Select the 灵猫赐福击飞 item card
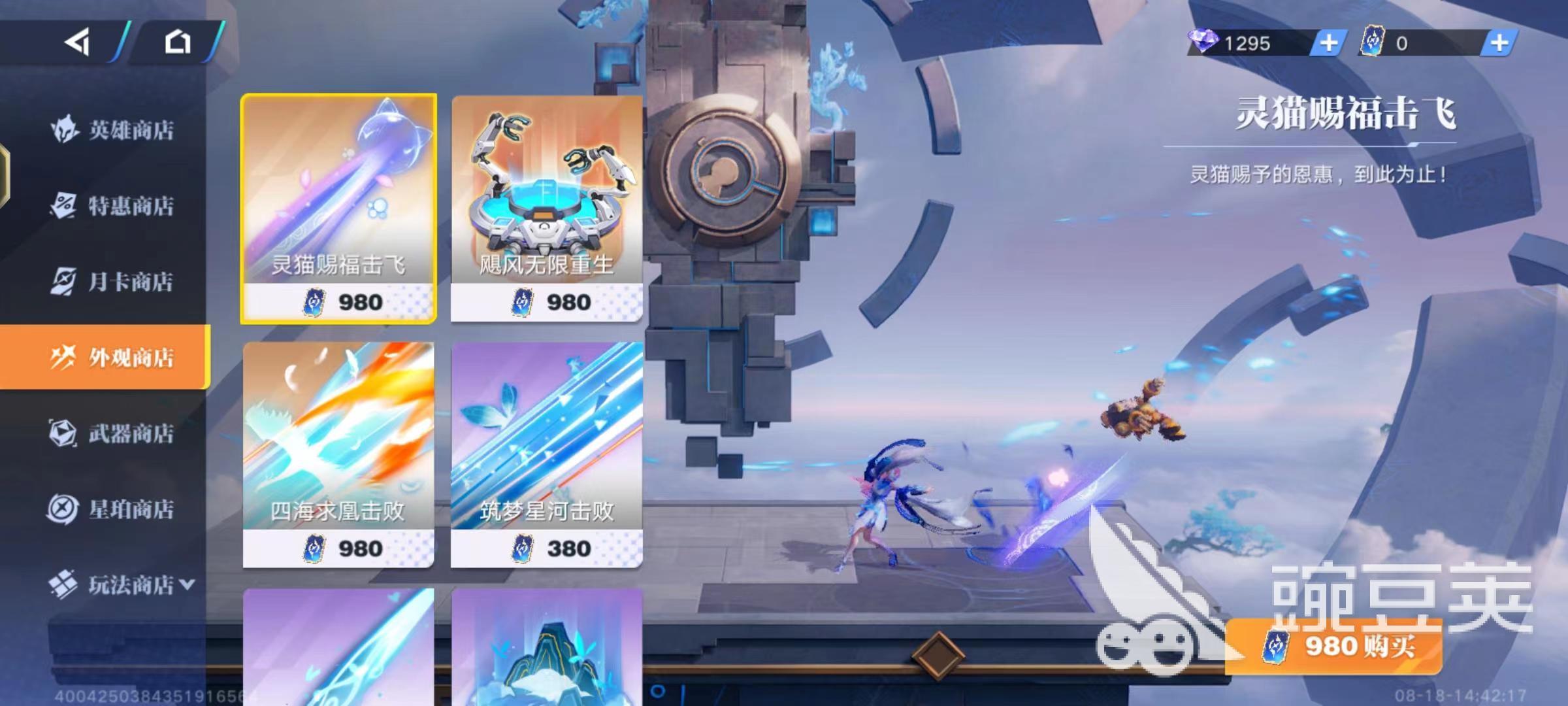The height and width of the screenshot is (706, 1568). coord(338,208)
